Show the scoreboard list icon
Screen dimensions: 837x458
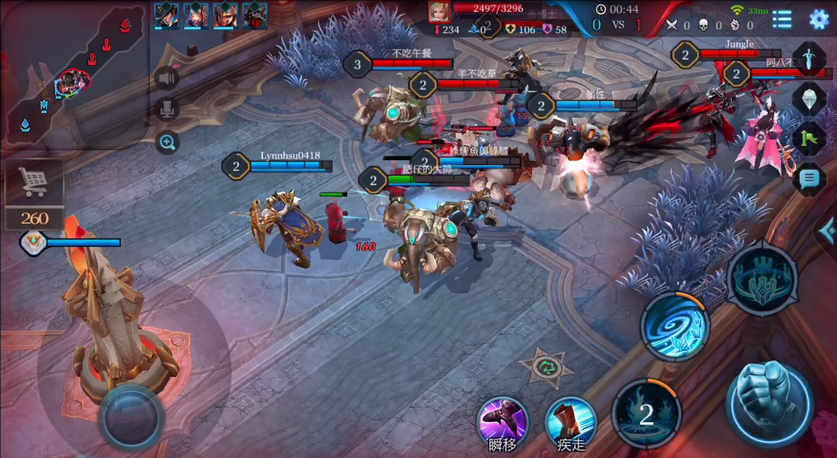782,18
